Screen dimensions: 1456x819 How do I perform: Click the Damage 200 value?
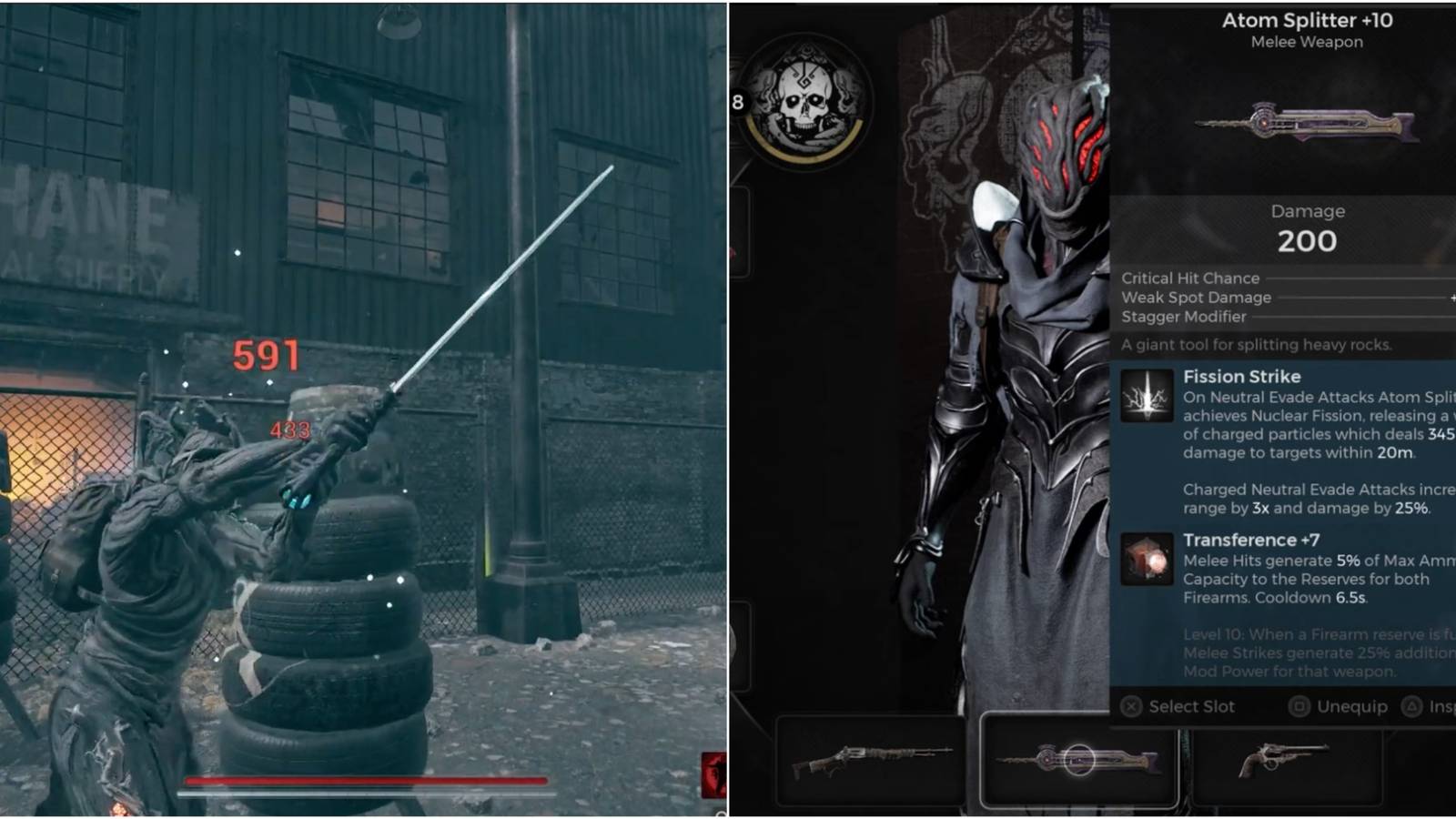coord(1308,241)
